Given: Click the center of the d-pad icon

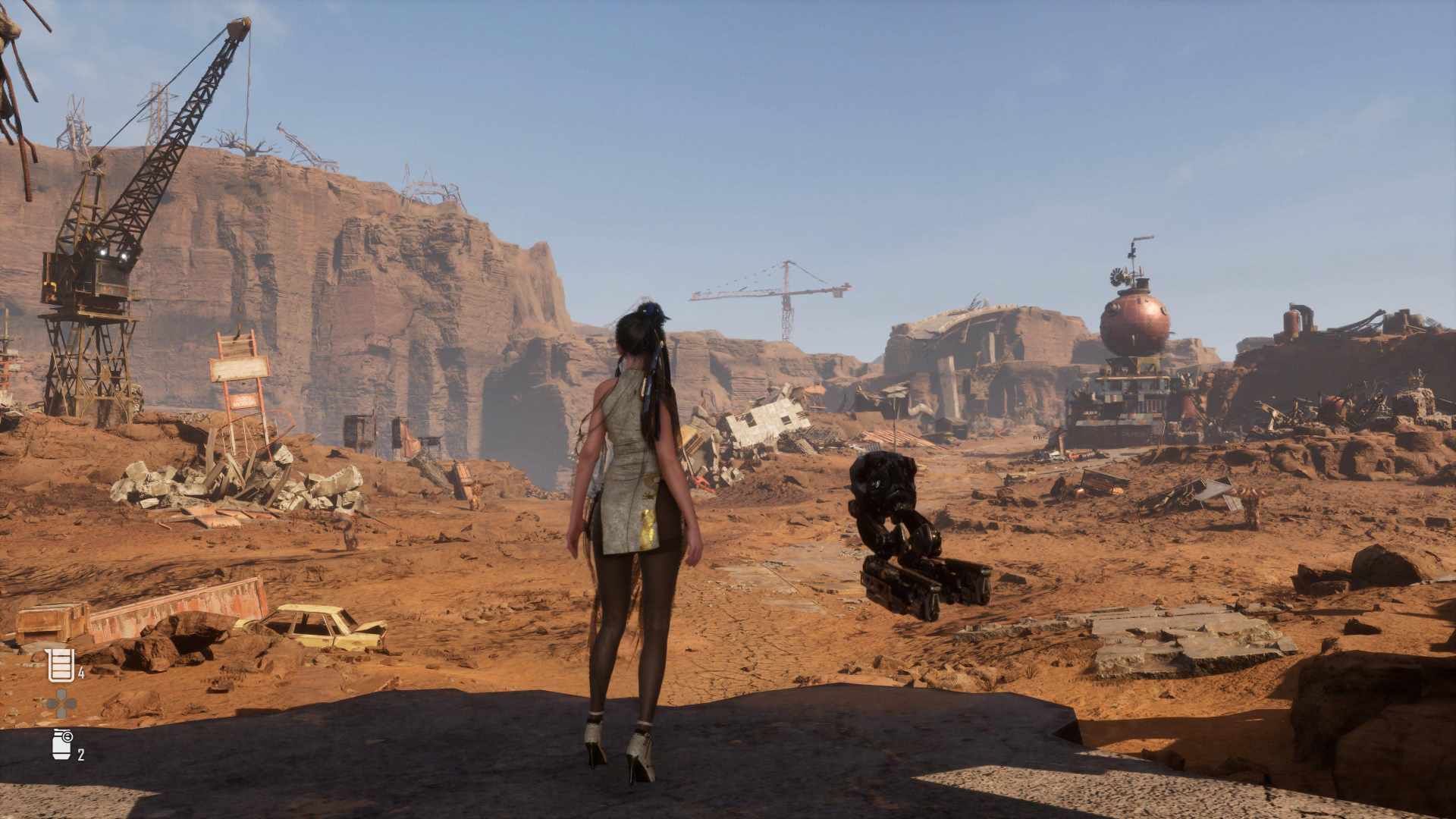Looking at the screenshot, I should pyautogui.click(x=60, y=702).
